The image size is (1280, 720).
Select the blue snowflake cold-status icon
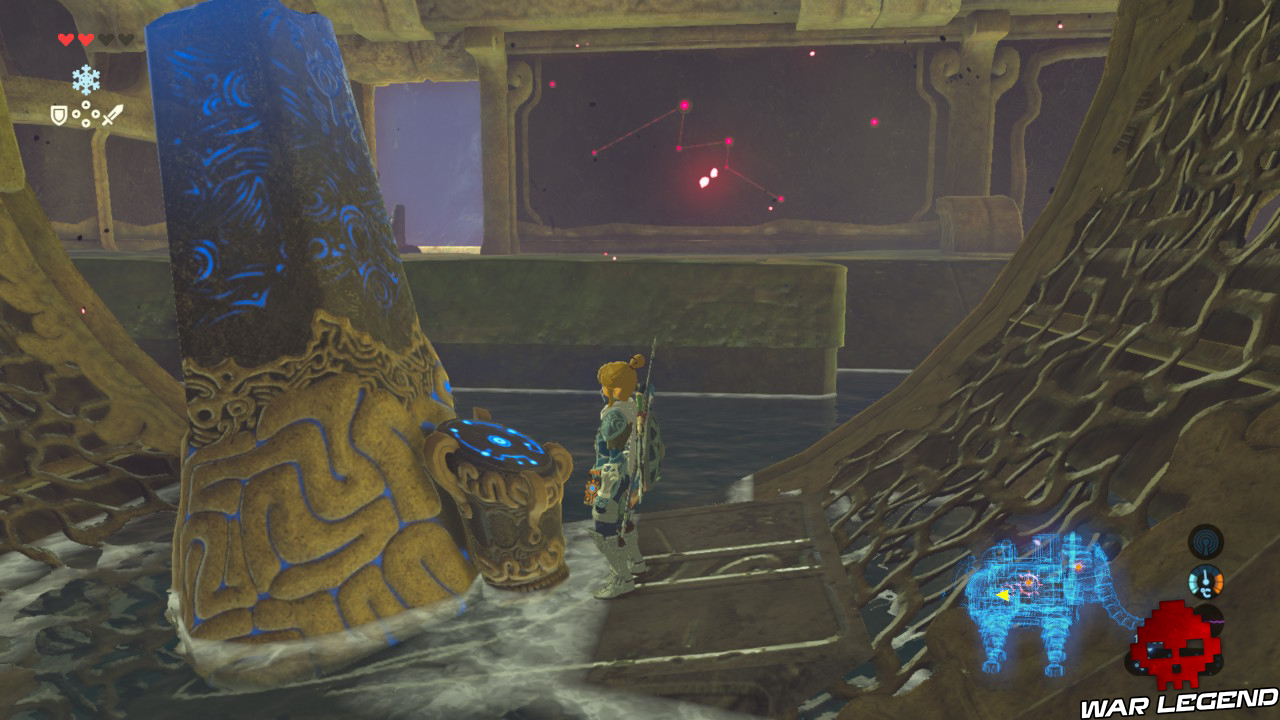tap(86, 78)
